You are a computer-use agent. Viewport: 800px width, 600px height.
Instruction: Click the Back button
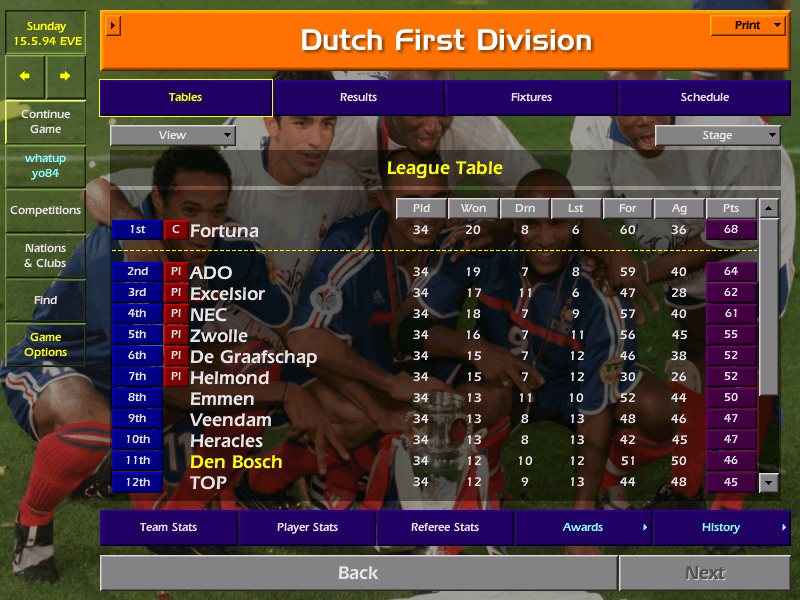pyautogui.click(x=358, y=573)
